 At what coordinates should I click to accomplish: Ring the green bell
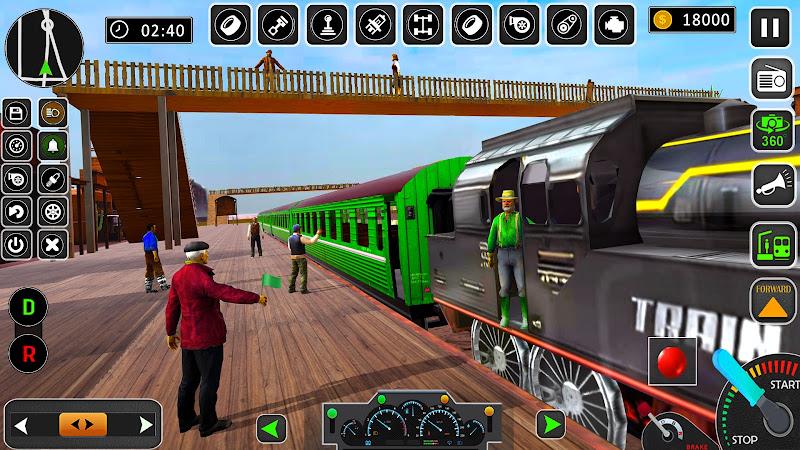[53, 145]
